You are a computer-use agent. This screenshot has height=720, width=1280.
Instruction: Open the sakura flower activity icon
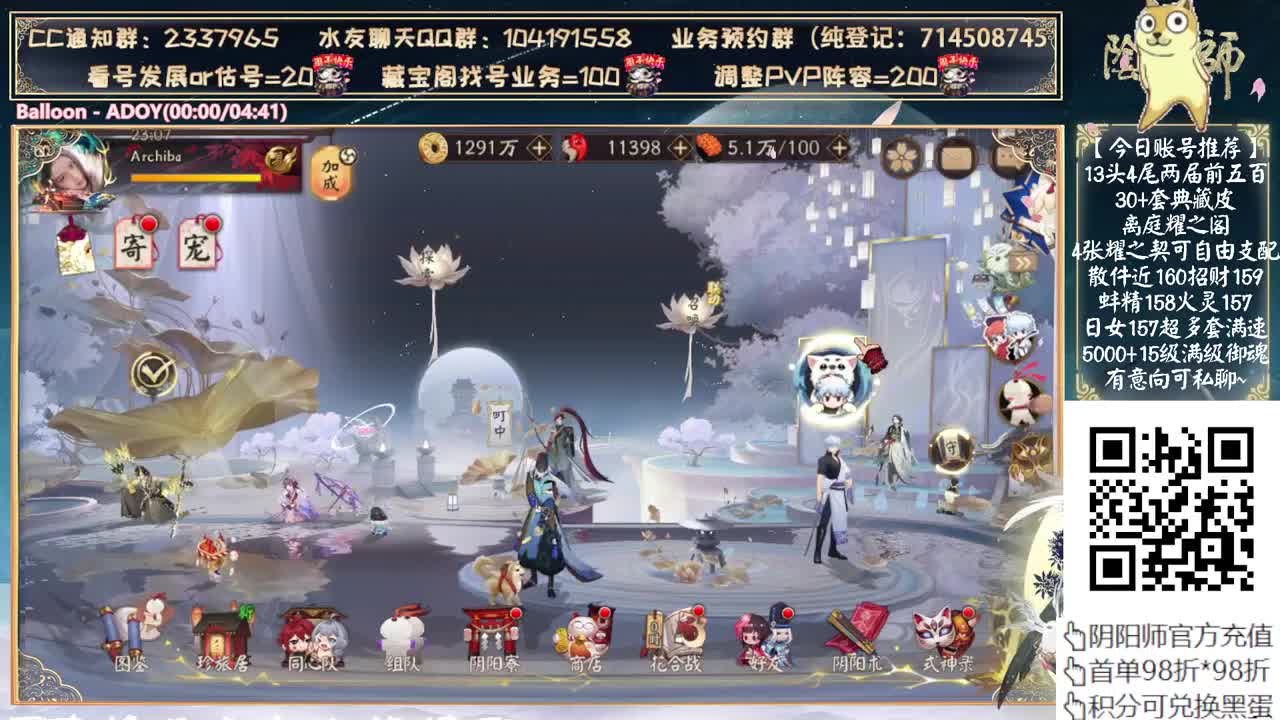[x=900, y=156]
